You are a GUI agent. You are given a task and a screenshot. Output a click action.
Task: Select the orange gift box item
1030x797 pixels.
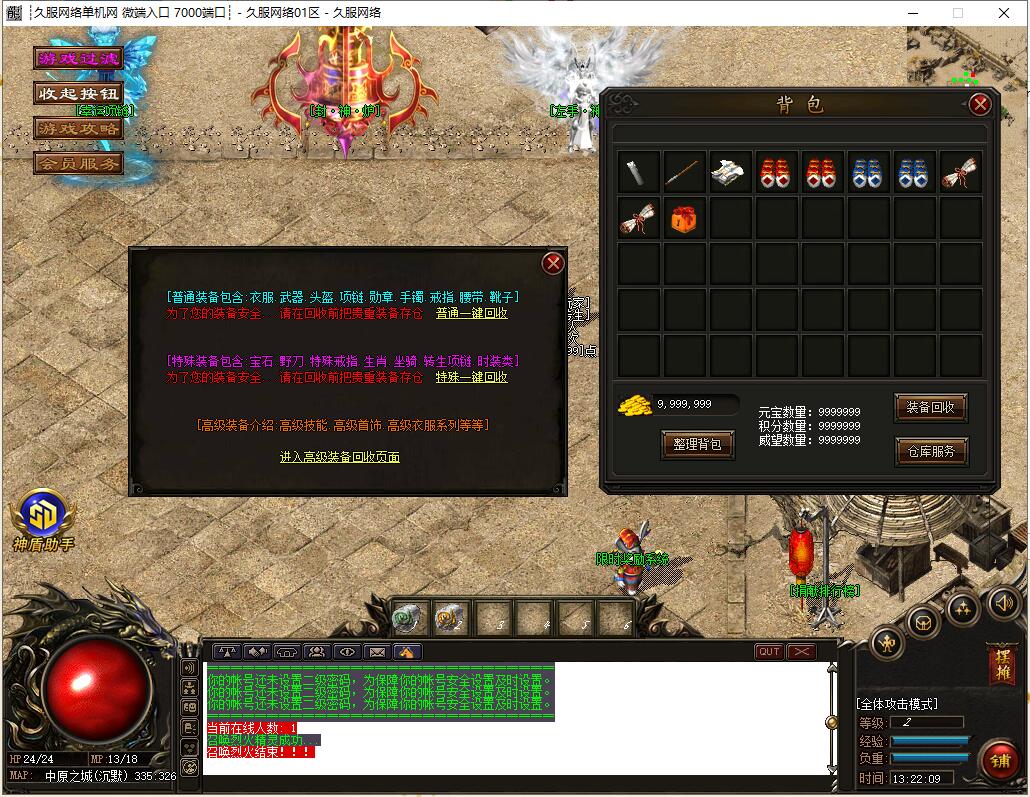685,218
